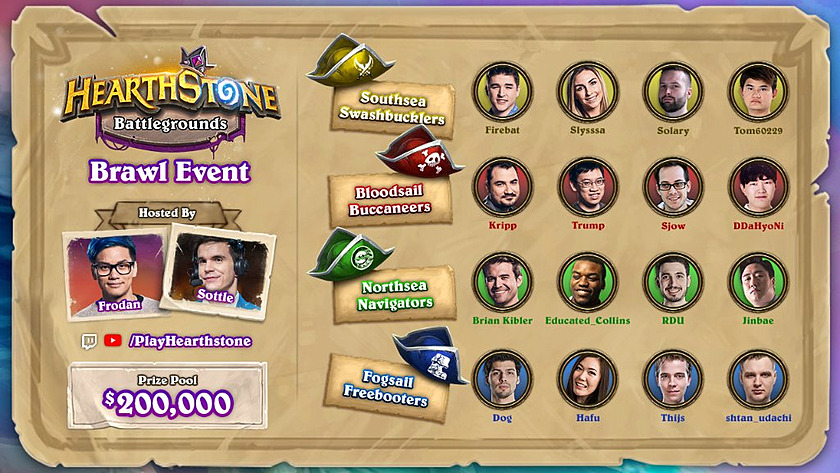The image size is (840, 473).
Task: Click Solary's player portrait
Action: [673, 91]
